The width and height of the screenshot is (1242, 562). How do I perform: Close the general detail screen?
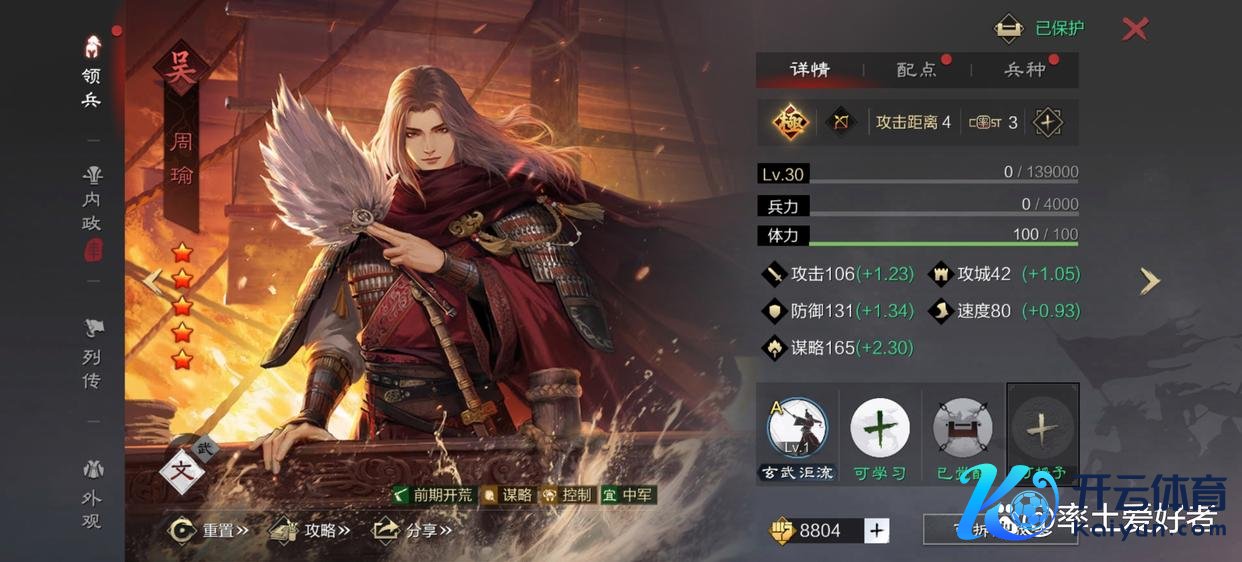coord(1134,29)
